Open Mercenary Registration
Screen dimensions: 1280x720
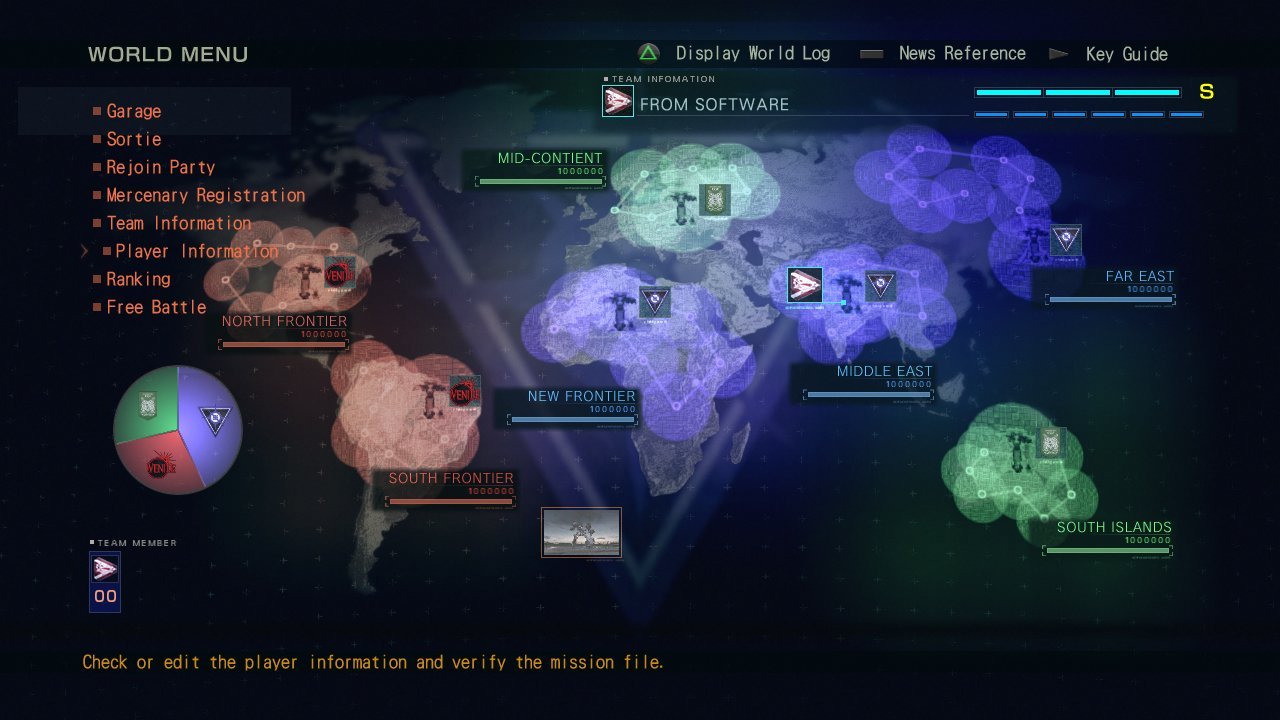[x=205, y=195]
